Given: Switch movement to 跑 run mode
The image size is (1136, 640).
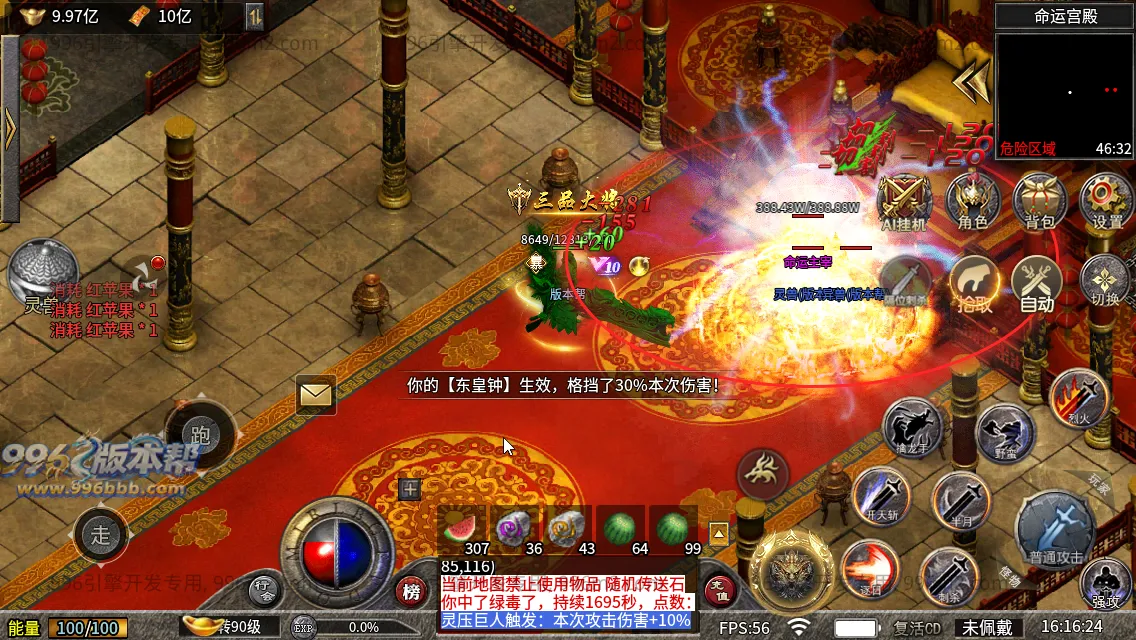Looking at the screenshot, I should point(200,435).
